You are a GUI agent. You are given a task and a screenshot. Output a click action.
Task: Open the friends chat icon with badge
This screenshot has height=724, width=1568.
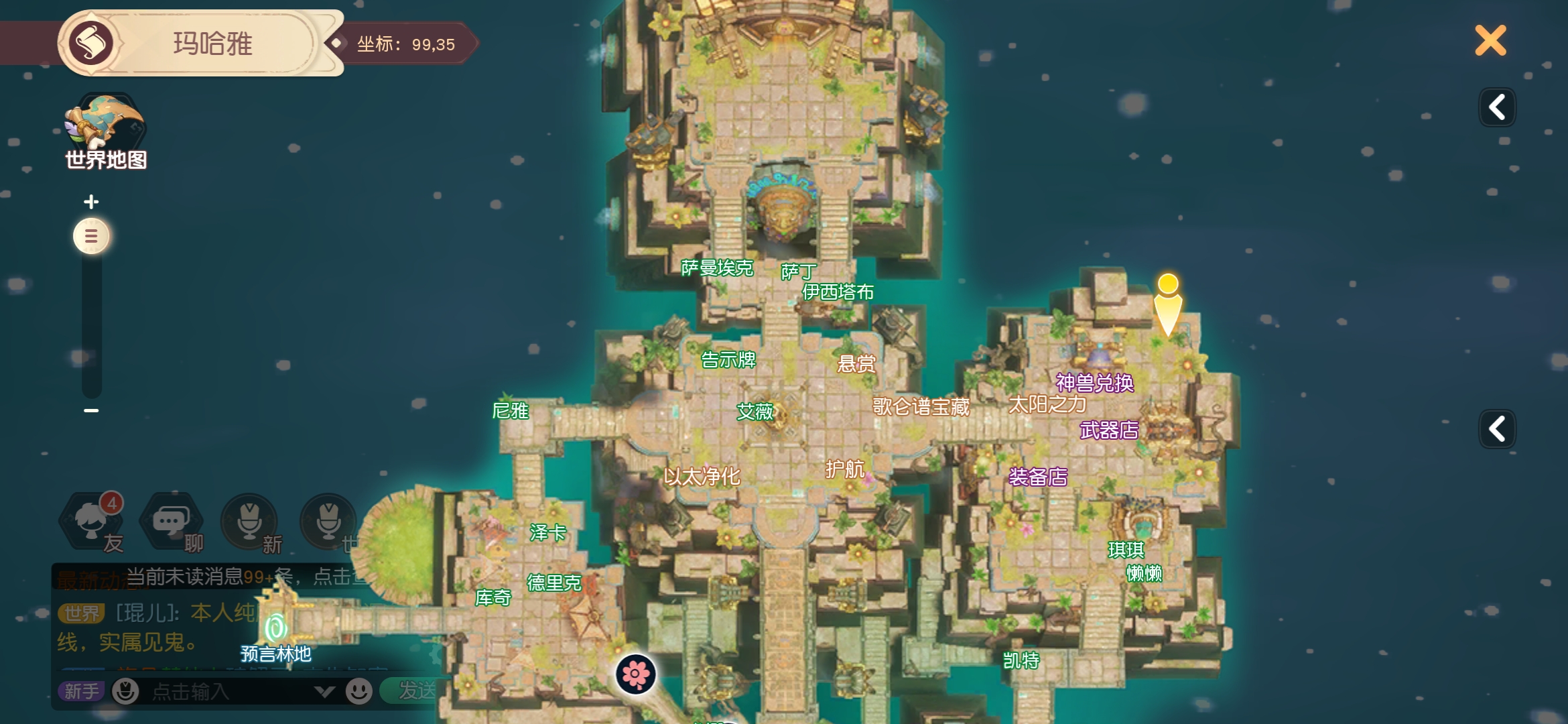93,522
